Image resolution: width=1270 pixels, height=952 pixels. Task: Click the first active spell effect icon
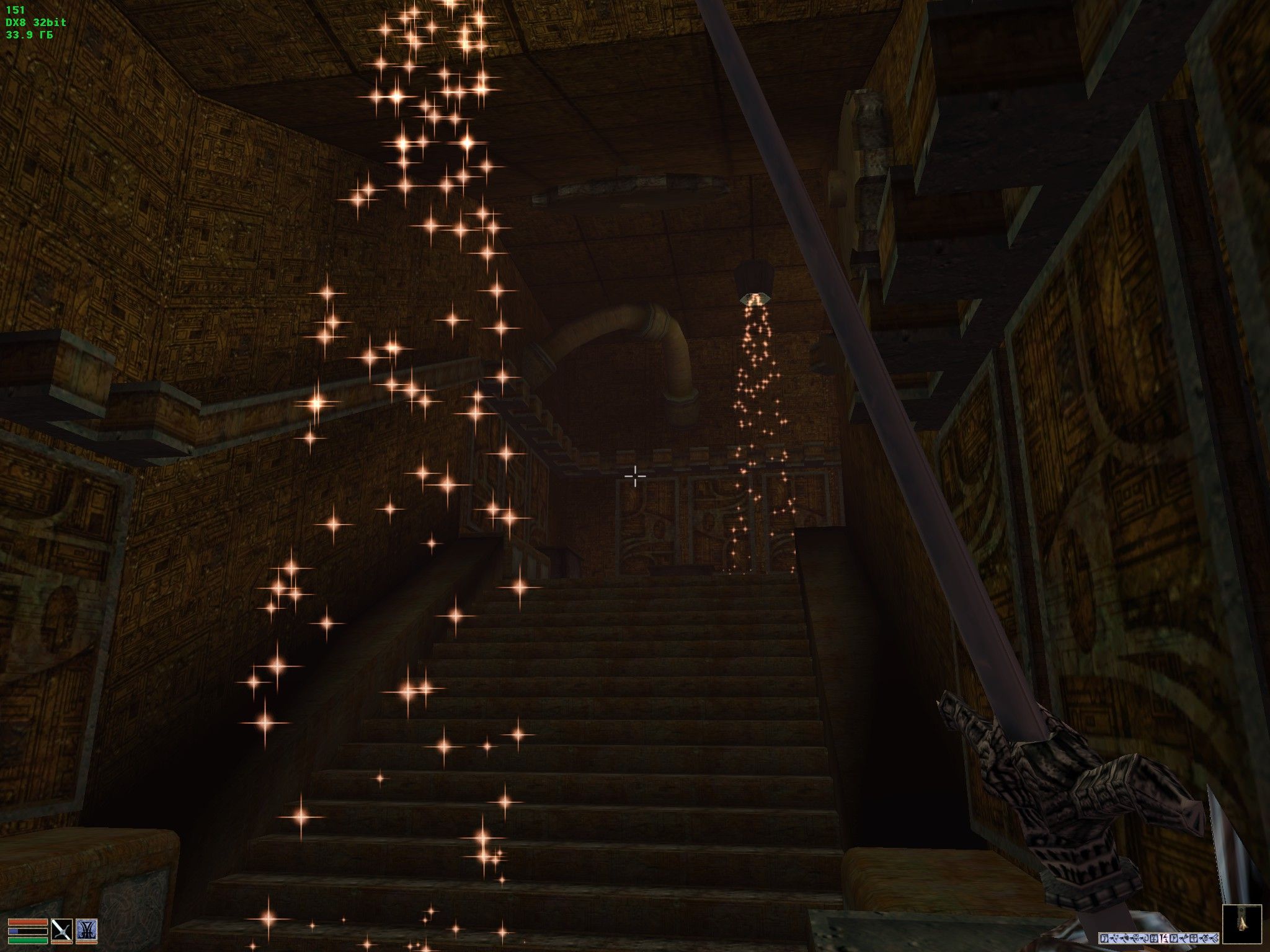pos(1105,938)
